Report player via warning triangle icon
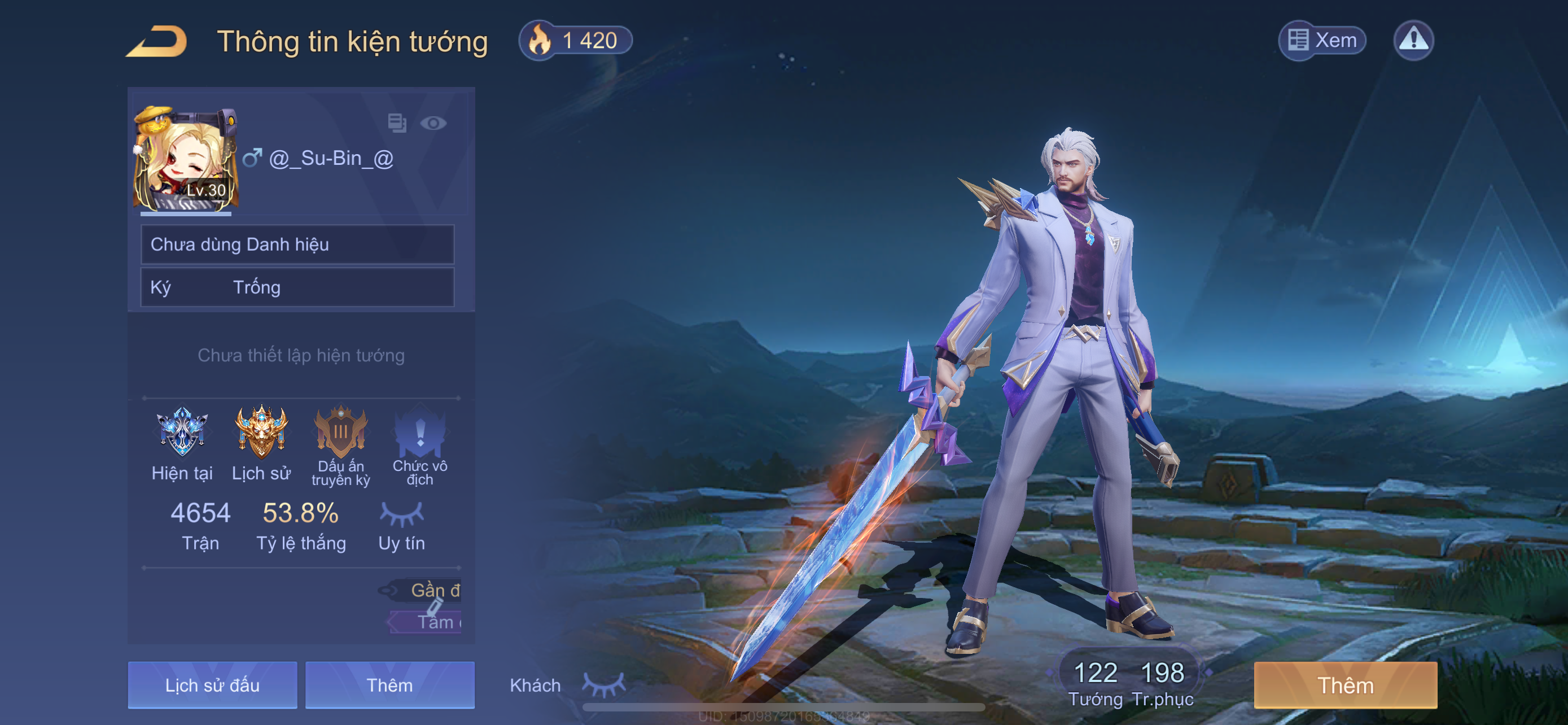 pyautogui.click(x=1413, y=41)
